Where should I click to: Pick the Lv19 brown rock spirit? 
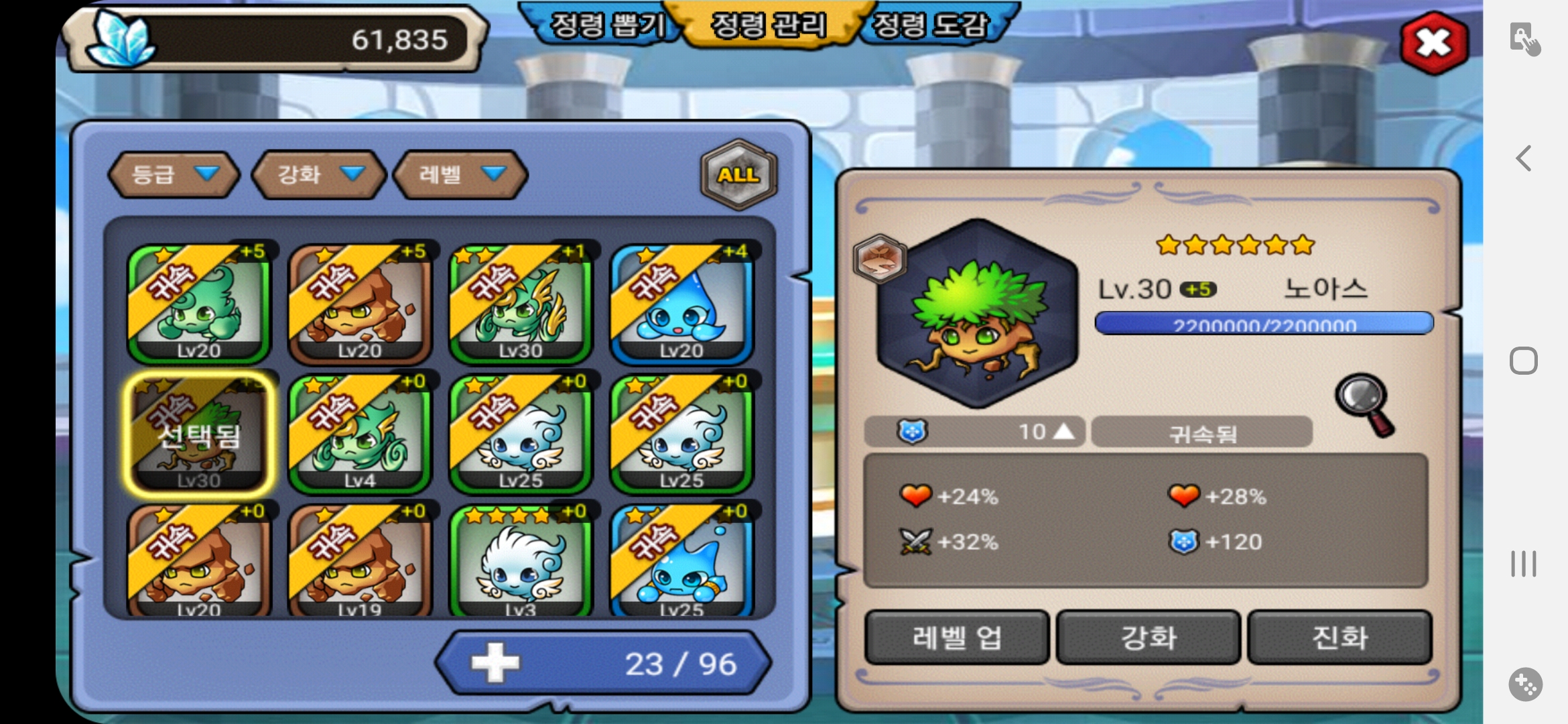(x=360, y=562)
